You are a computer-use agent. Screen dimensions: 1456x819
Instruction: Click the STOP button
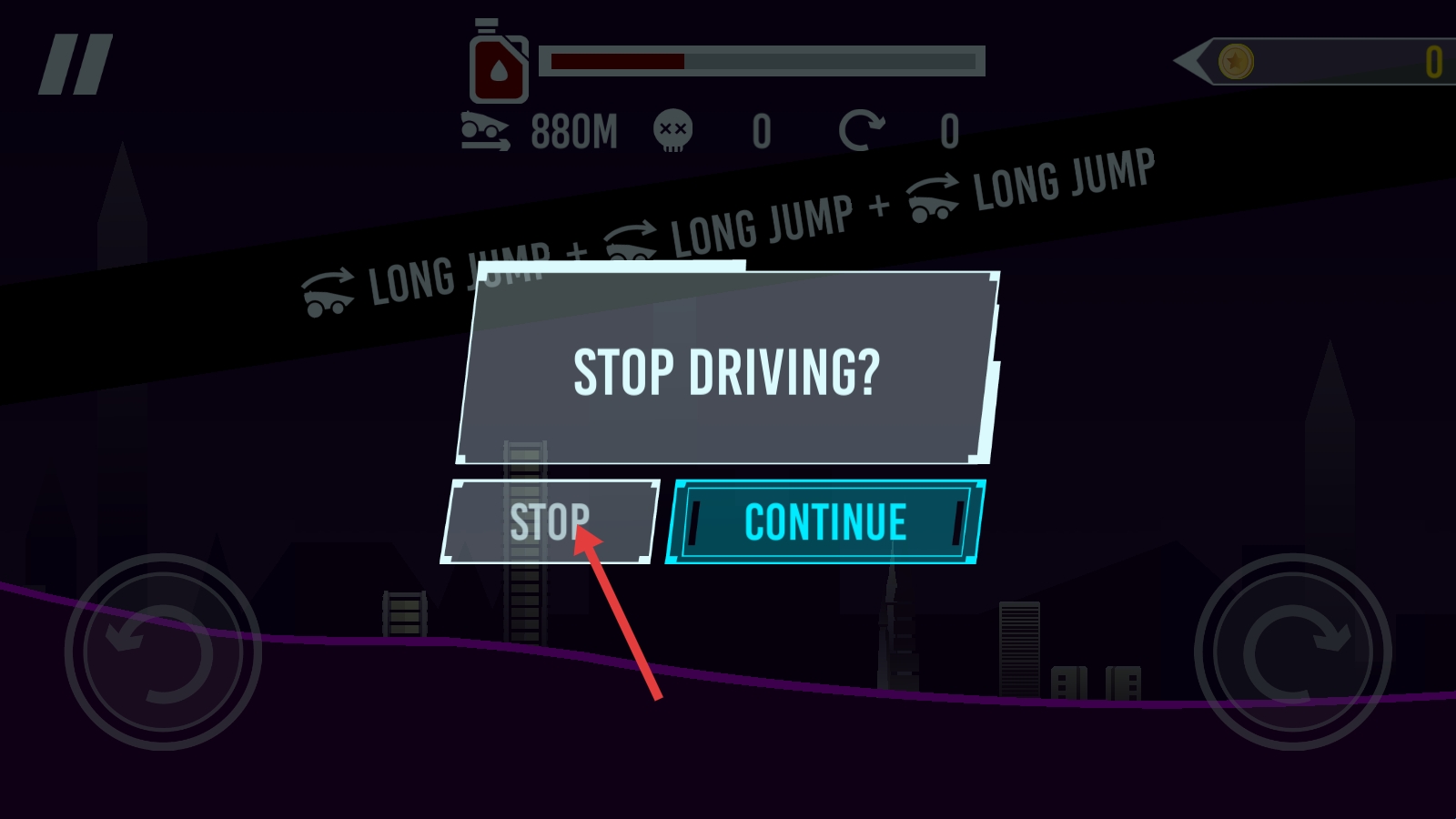coord(550,521)
